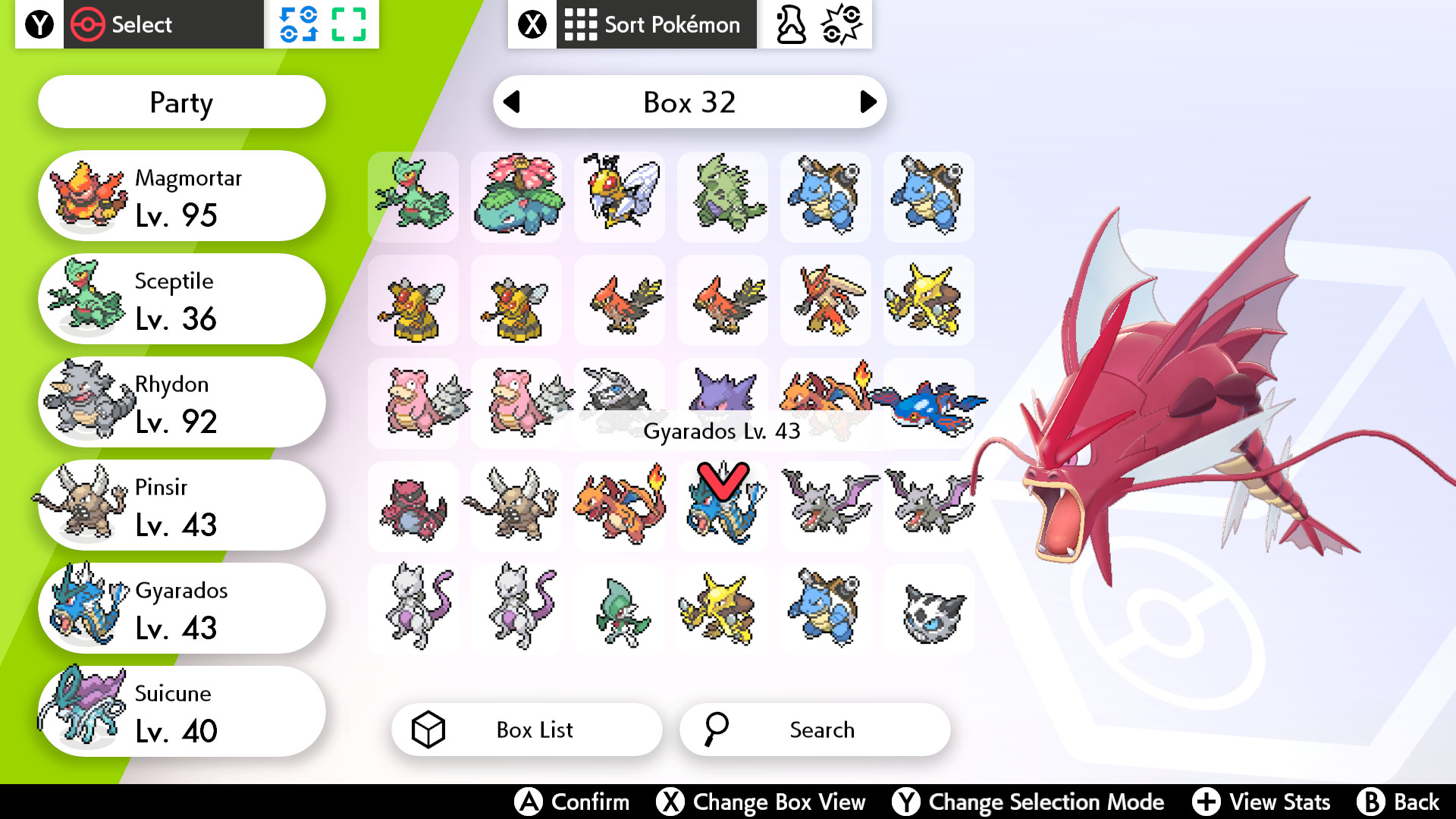Select the blue multi-swap arrows icon
Screen dimensions: 1456x819
(x=300, y=24)
